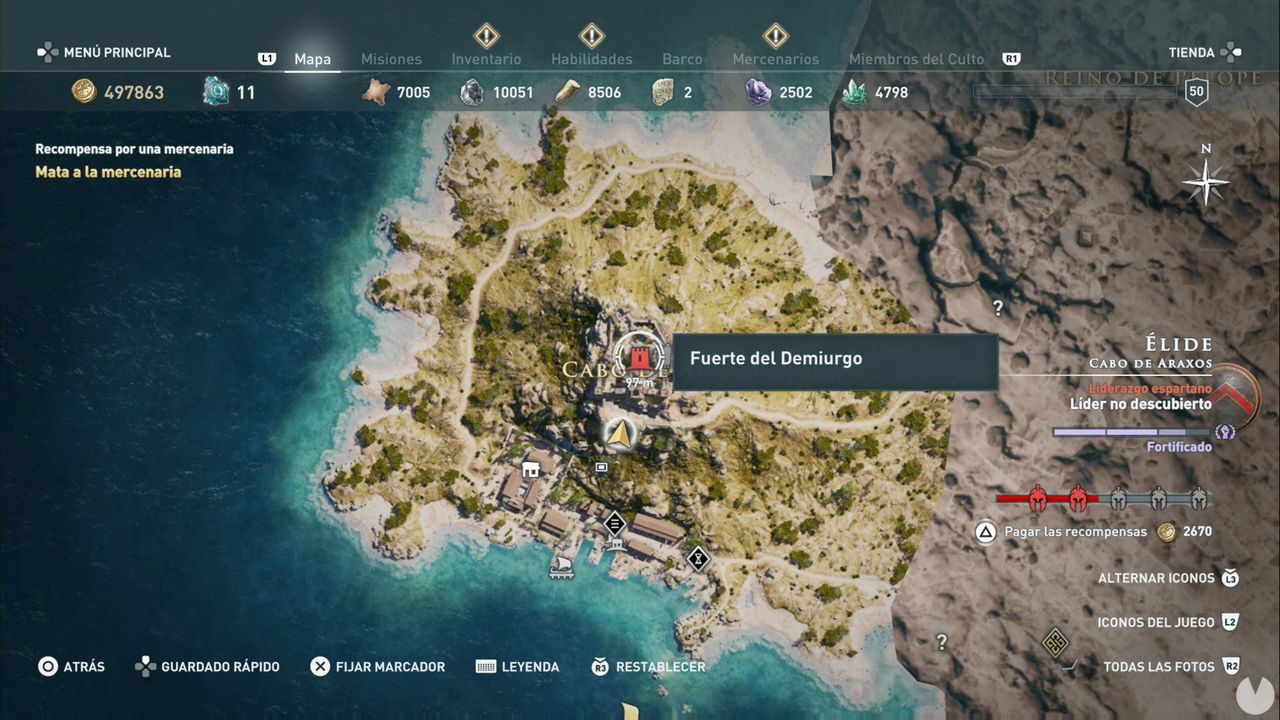
Task: Select the Mercenarios menu tab
Action: coord(776,59)
